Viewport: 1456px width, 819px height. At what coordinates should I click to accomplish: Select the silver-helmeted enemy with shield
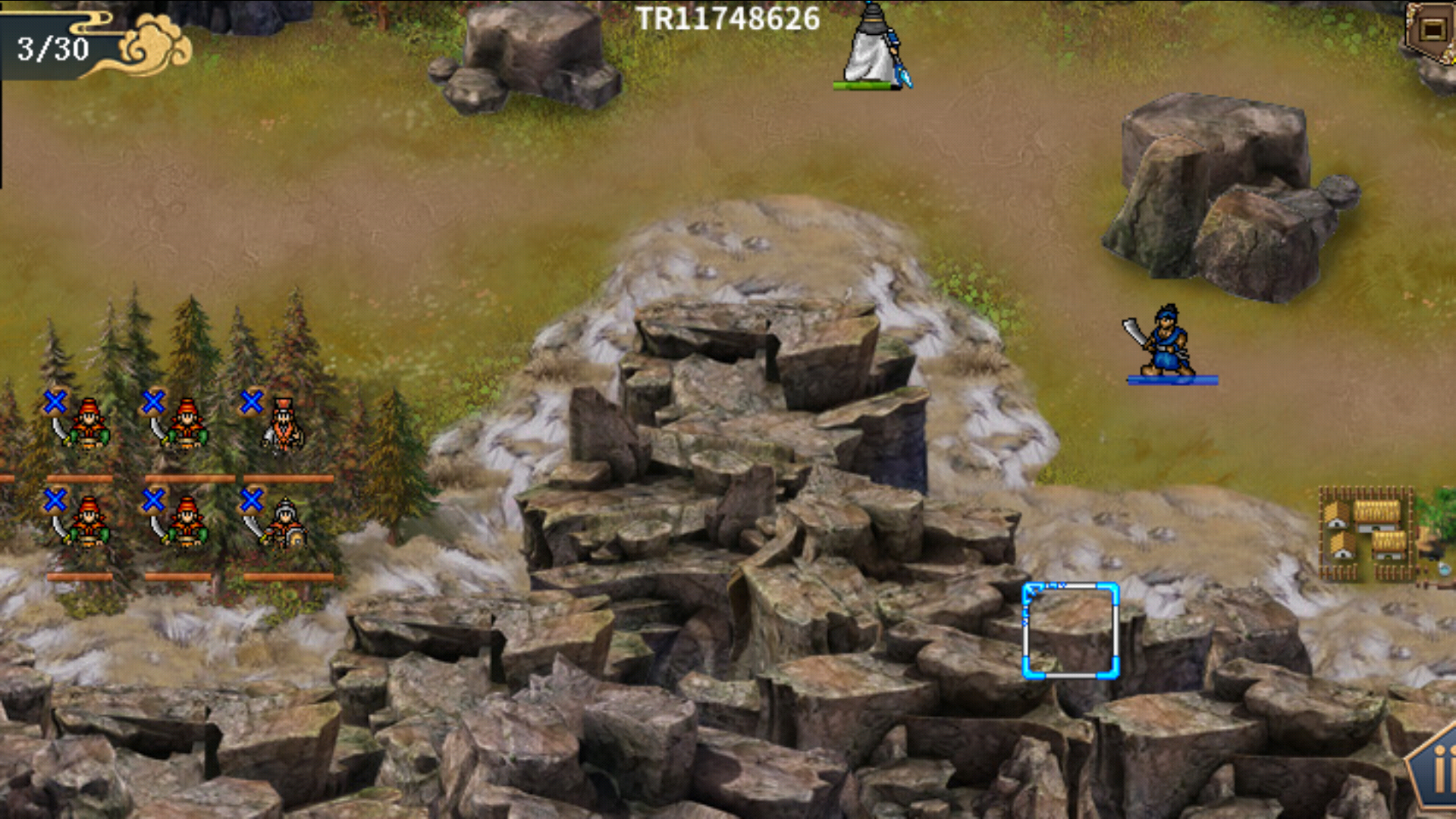[x=284, y=523]
